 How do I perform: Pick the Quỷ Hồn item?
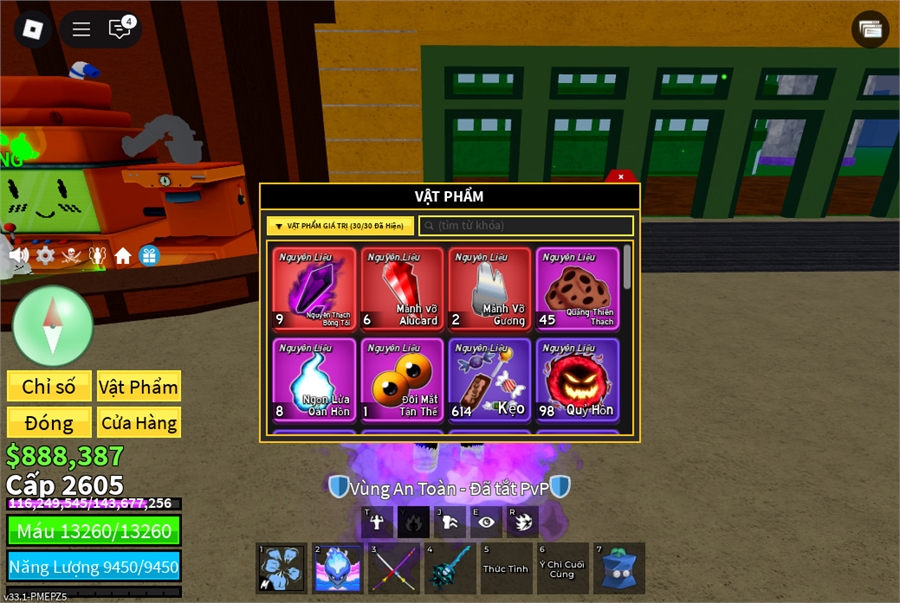pos(577,380)
